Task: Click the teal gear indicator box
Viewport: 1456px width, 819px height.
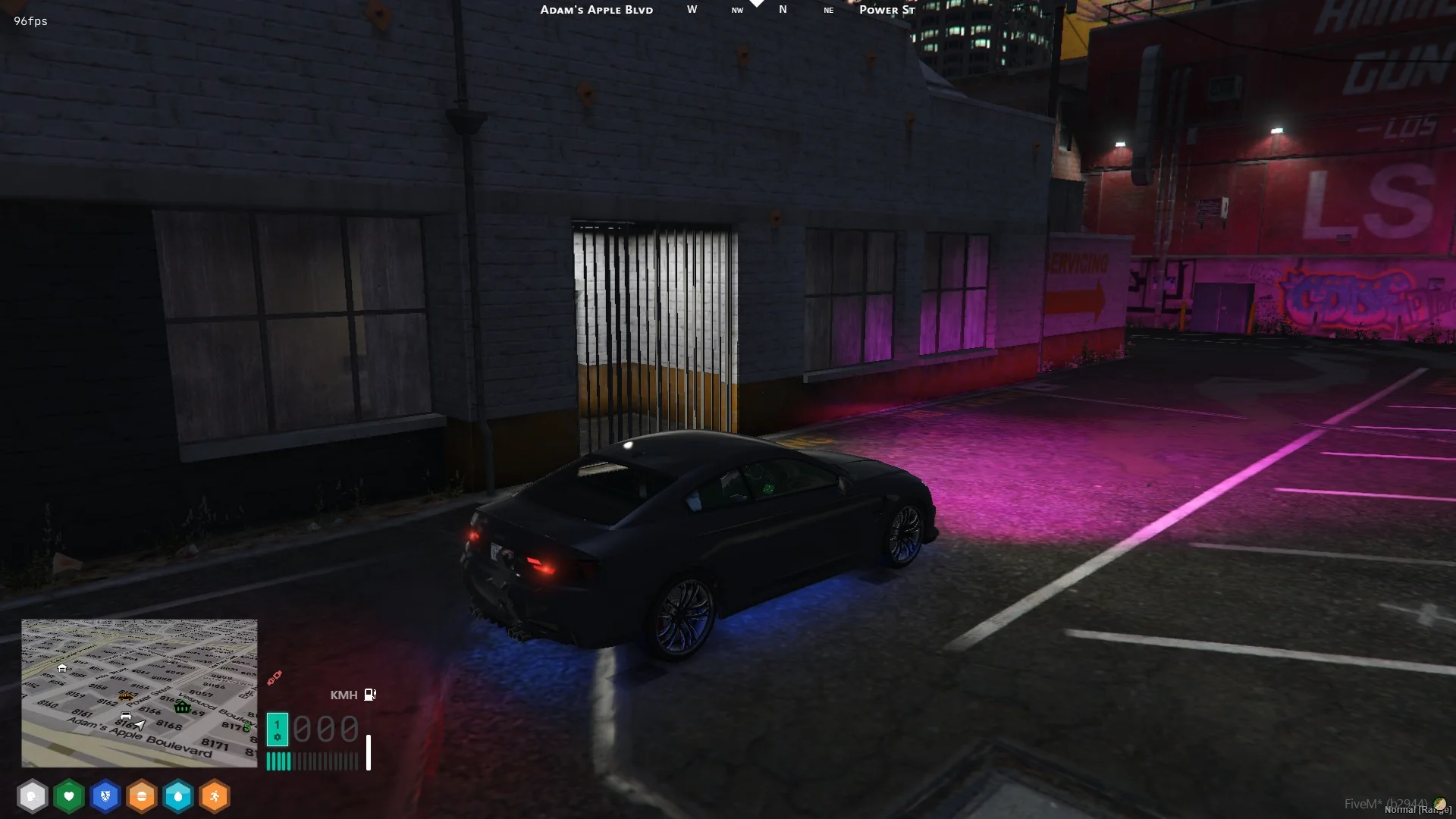Action: 277,730
